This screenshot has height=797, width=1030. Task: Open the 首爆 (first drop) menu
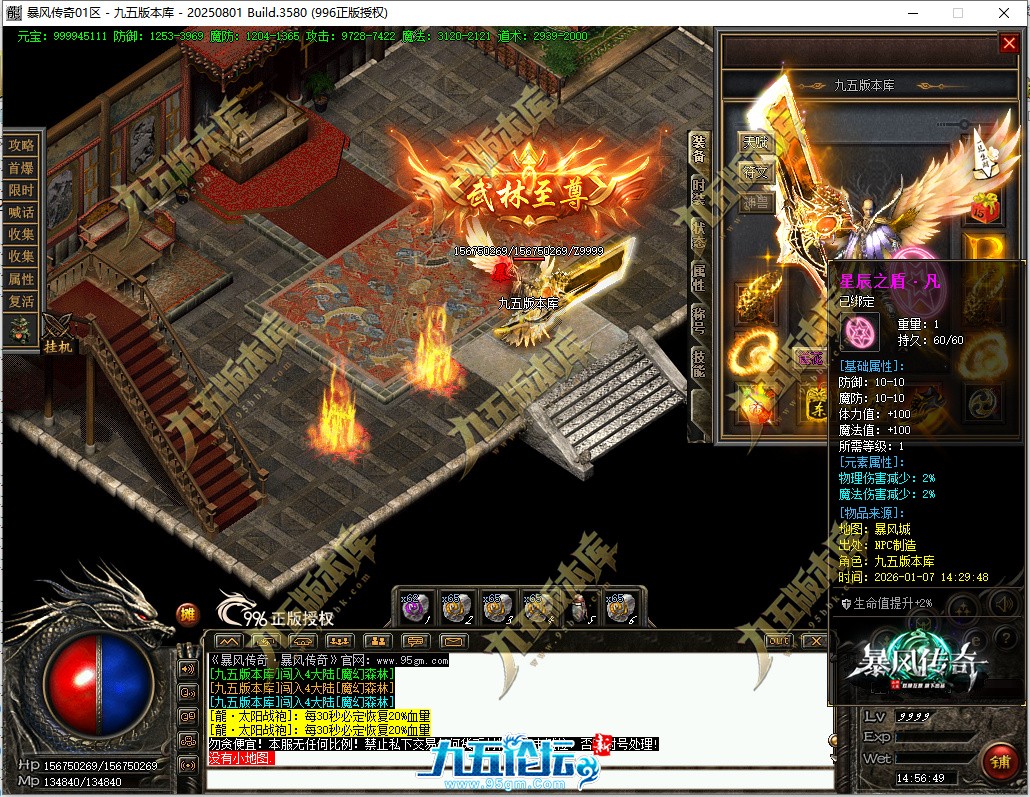click(x=21, y=168)
